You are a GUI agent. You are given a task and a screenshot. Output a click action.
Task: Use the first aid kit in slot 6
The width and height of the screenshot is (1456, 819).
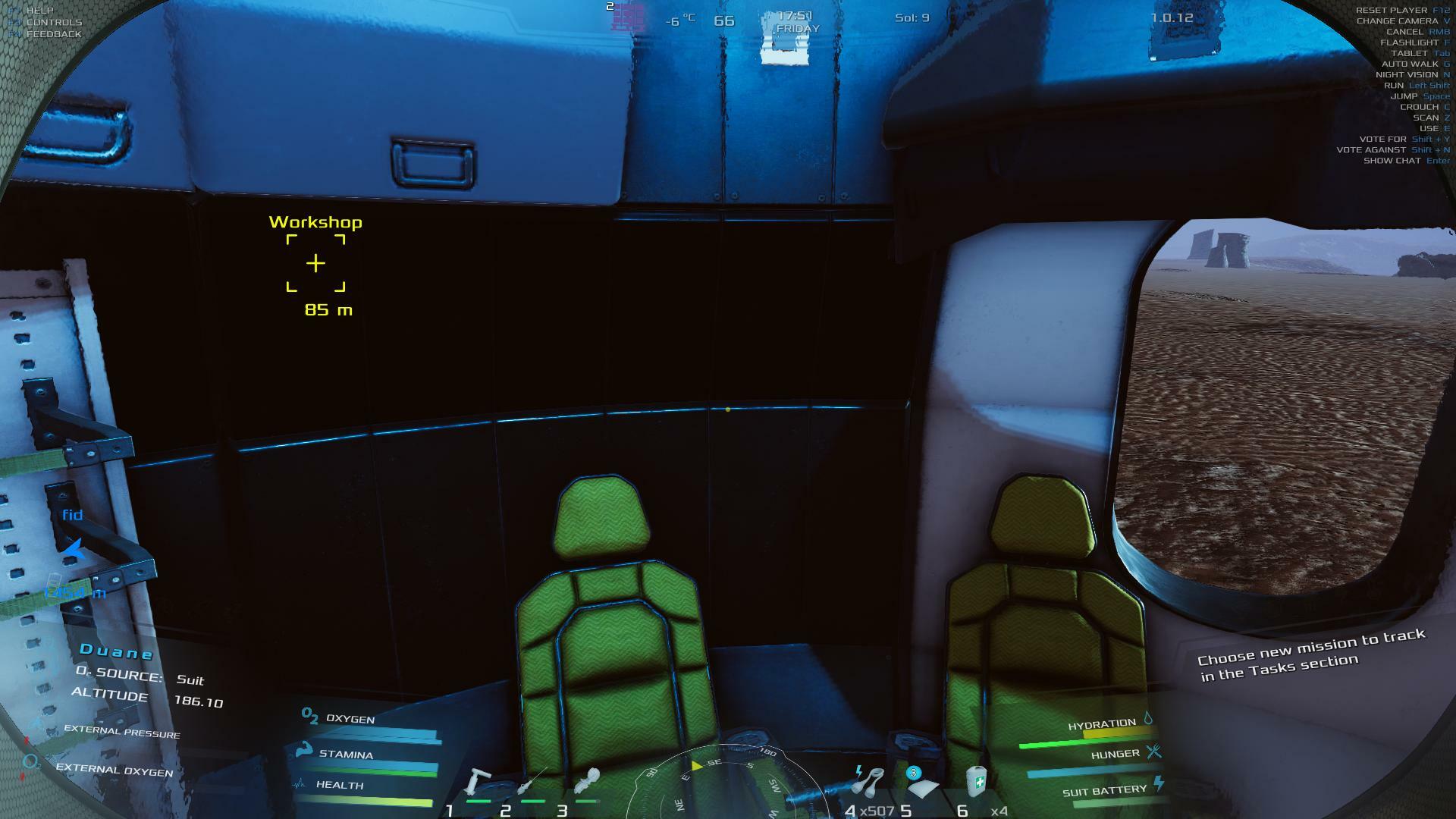(977, 781)
